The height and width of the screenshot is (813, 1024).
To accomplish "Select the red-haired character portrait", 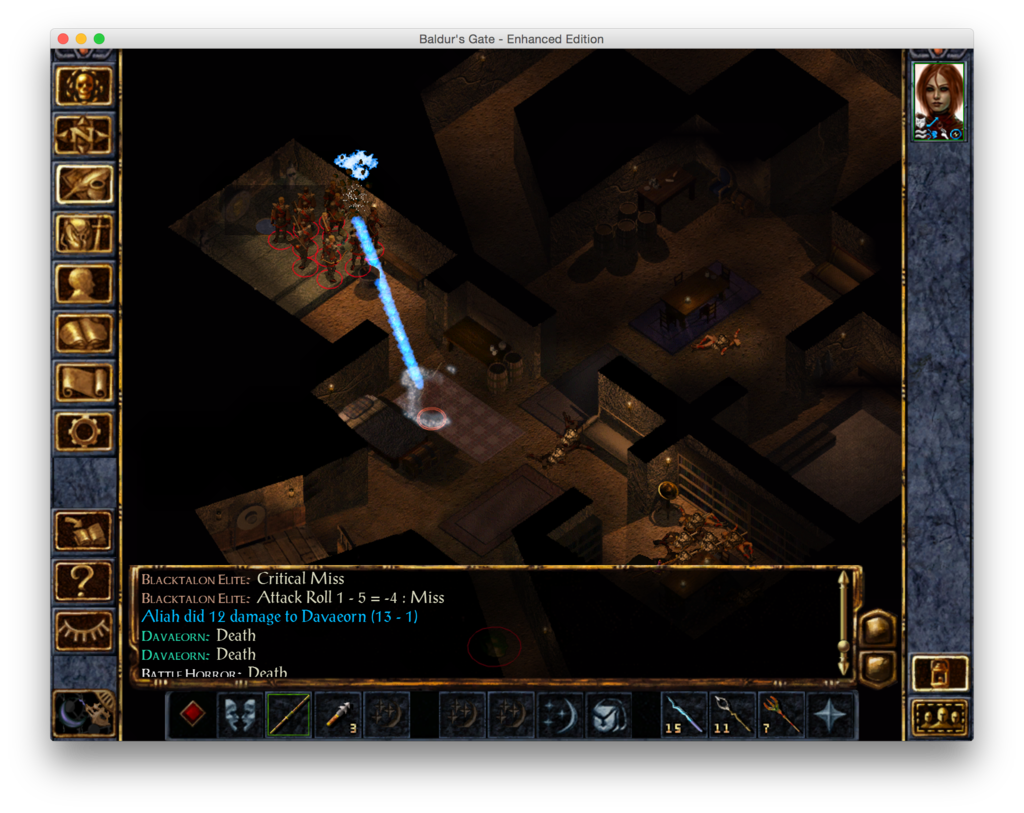I will coord(939,101).
